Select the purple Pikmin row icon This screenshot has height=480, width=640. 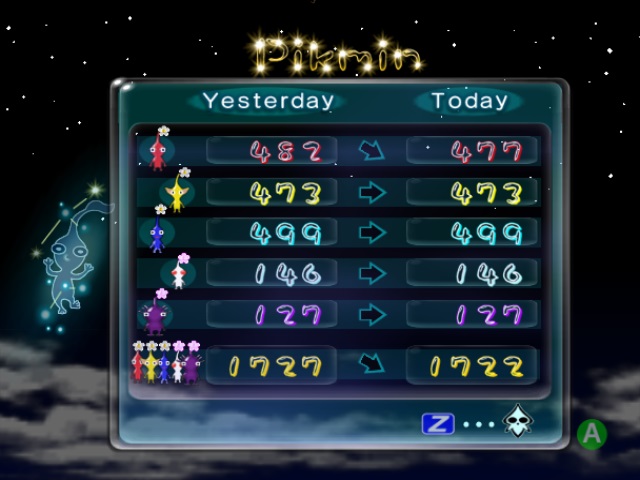[x=155, y=314]
